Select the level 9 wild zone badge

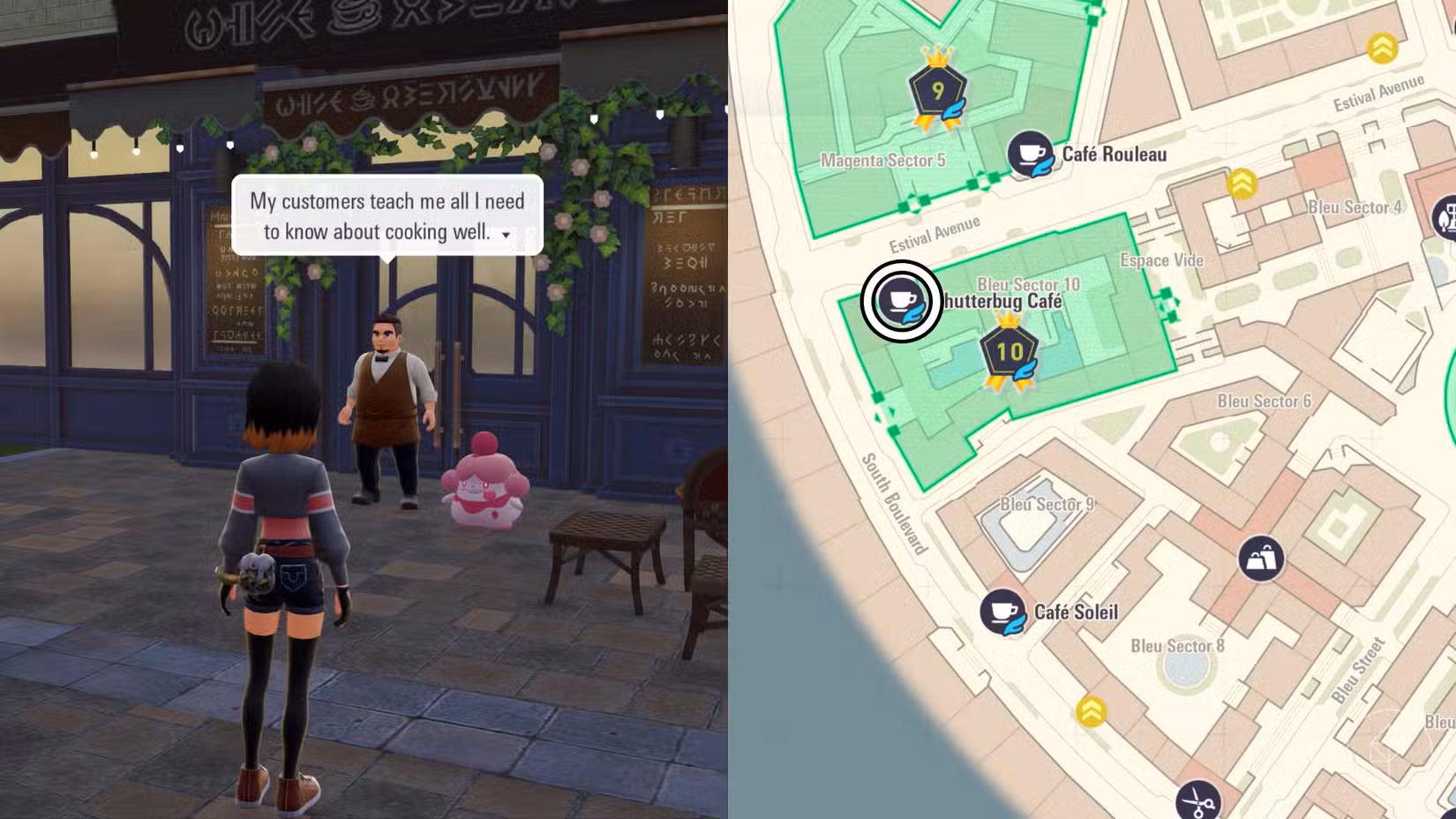tap(938, 91)
